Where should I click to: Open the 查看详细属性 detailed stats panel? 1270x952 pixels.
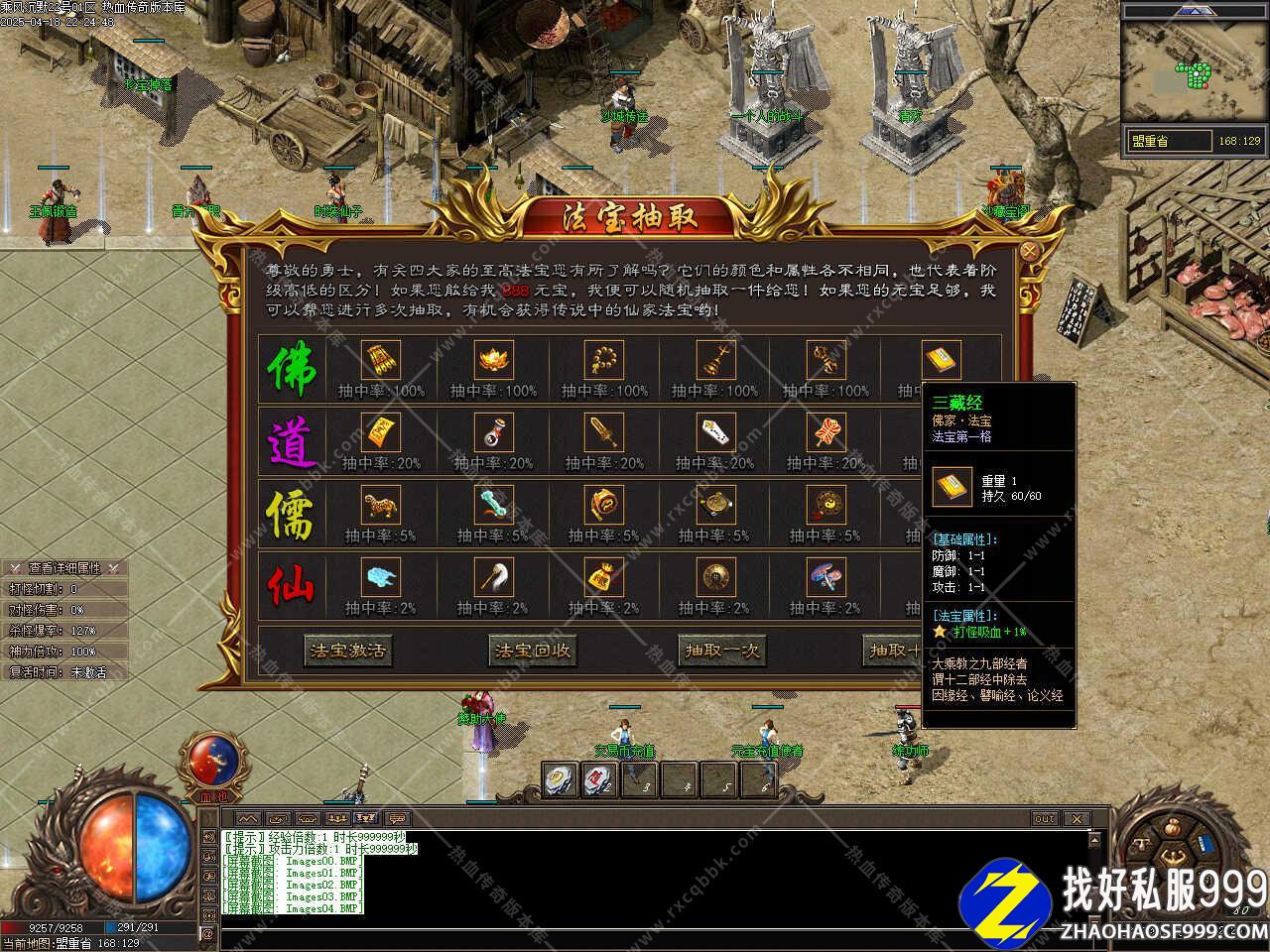(64, 568)
